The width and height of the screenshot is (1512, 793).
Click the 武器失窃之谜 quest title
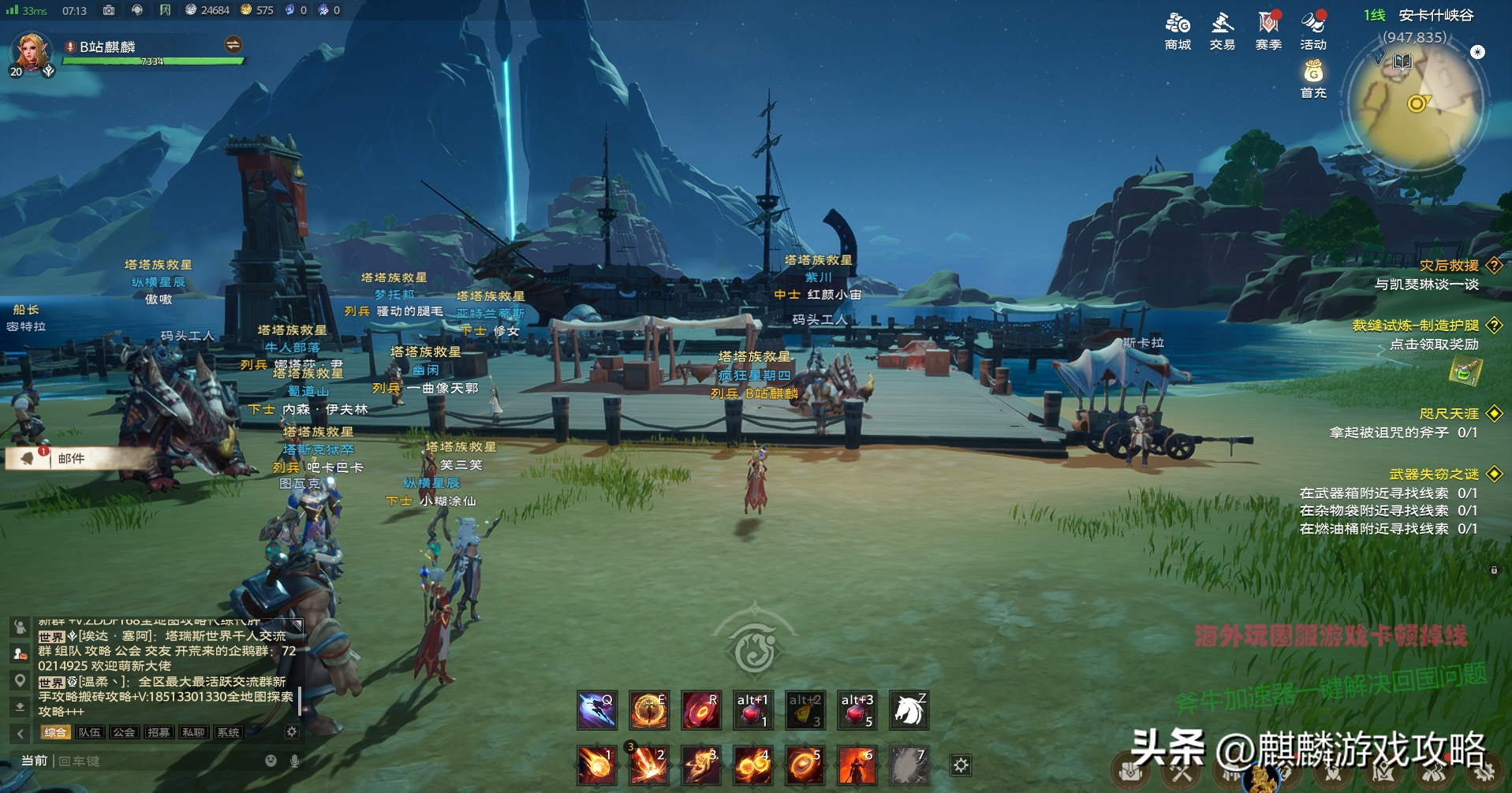point(1434,474)
